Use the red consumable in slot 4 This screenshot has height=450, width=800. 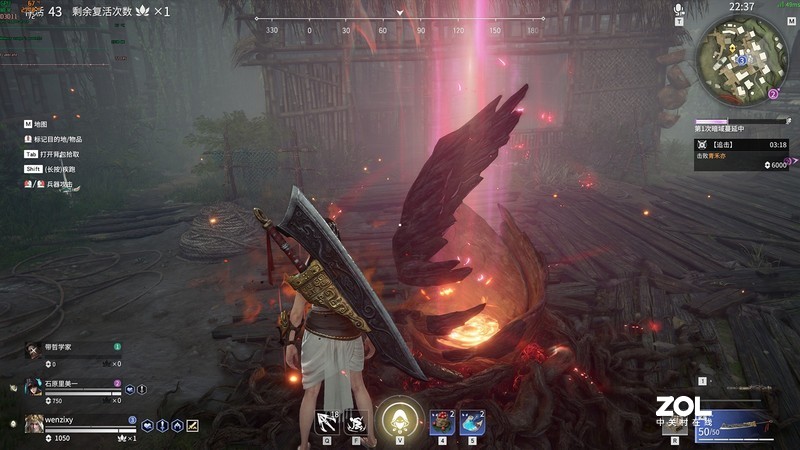point(442,422)
